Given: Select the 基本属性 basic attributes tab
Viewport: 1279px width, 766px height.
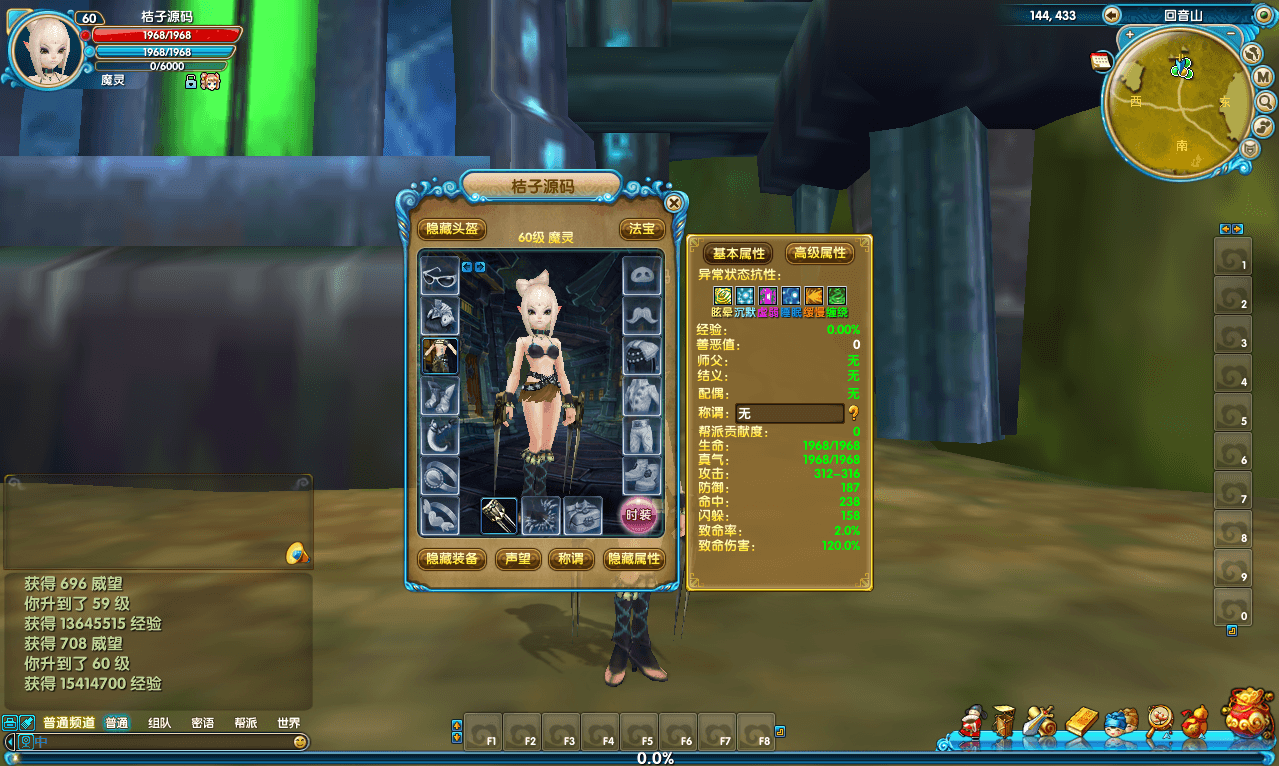Looking at the screenshot, I should pos(738,254).
